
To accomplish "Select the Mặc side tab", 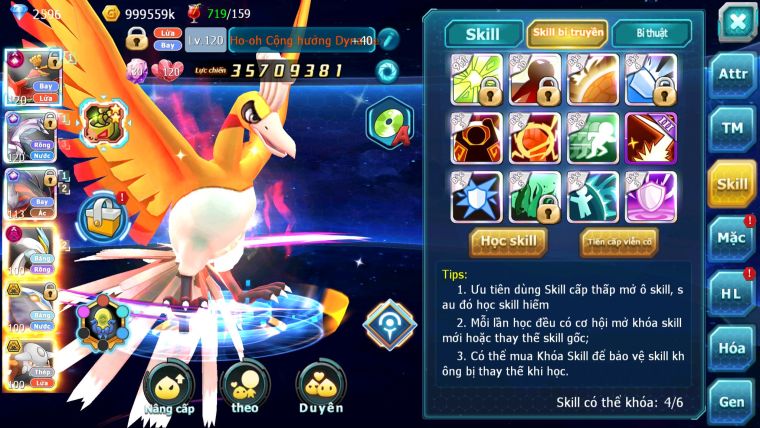I will [732, 238].
